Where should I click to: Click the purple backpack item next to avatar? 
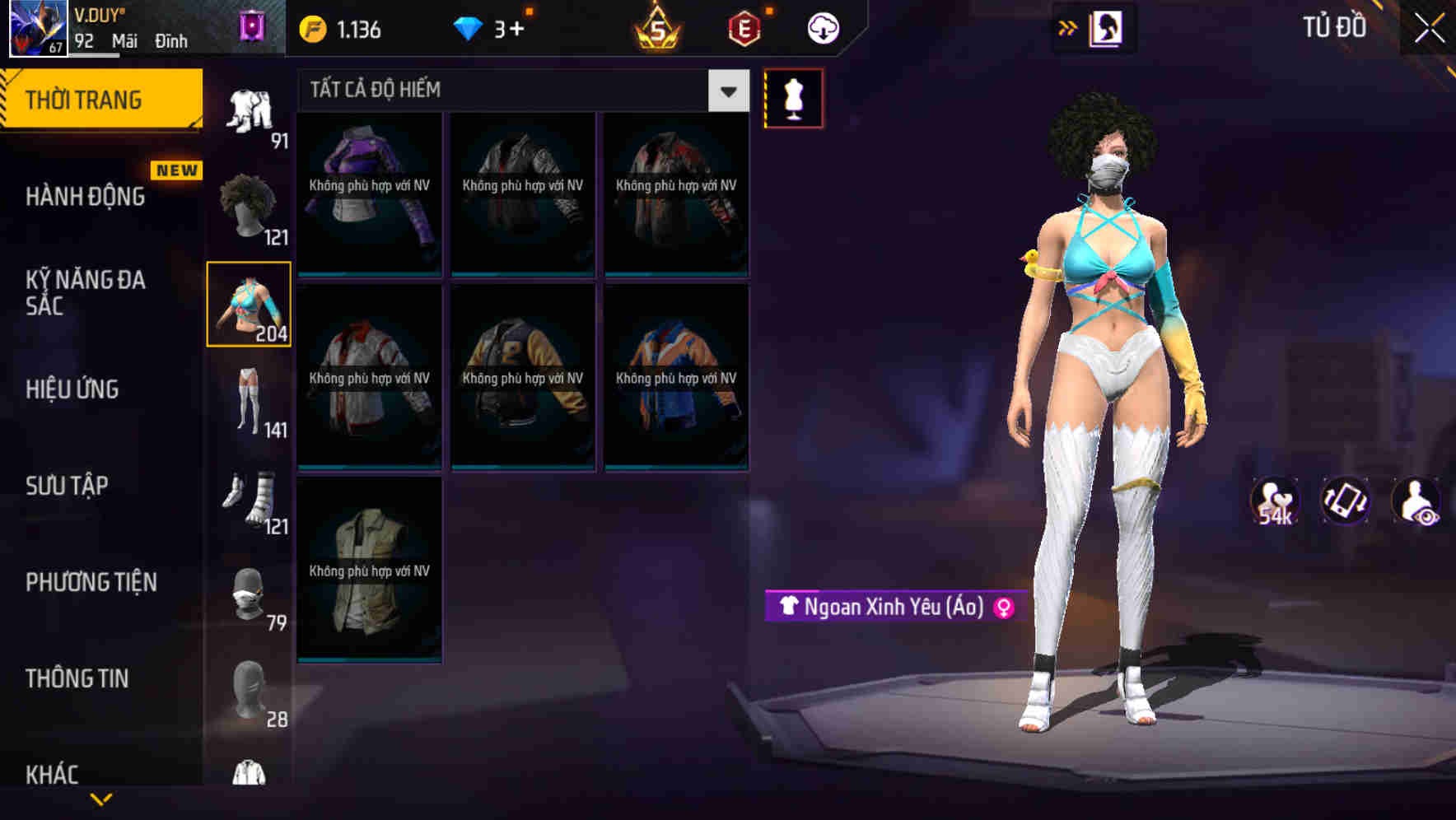(x=251, y=23)
